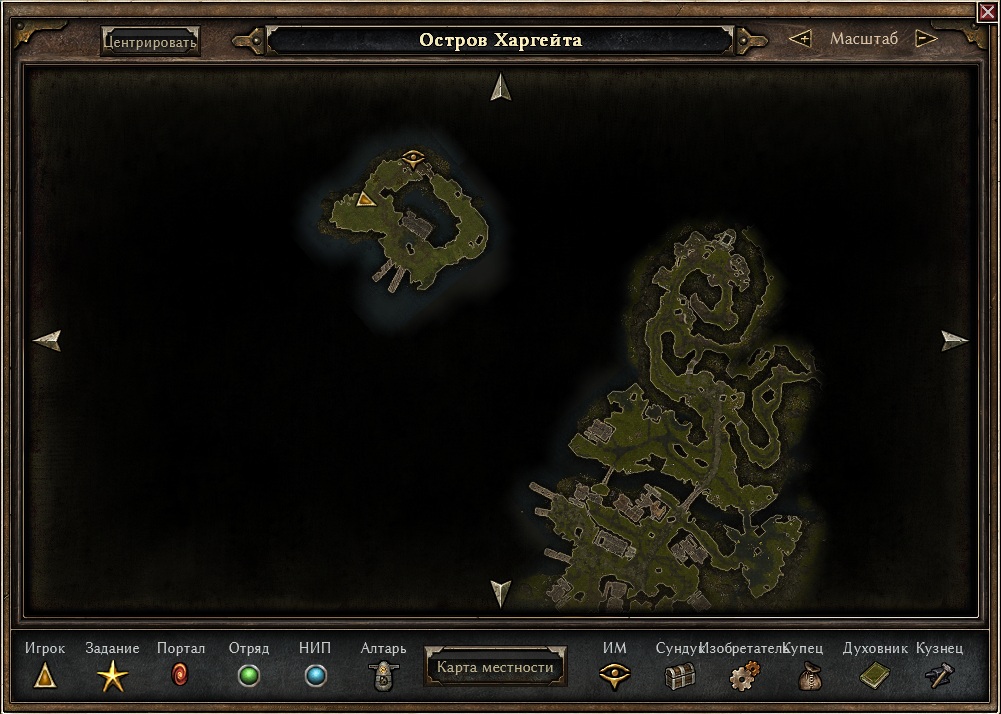Toggle the ИМ eye legend filter
This screenshot has height=714, width=1001.
point(614,676)
